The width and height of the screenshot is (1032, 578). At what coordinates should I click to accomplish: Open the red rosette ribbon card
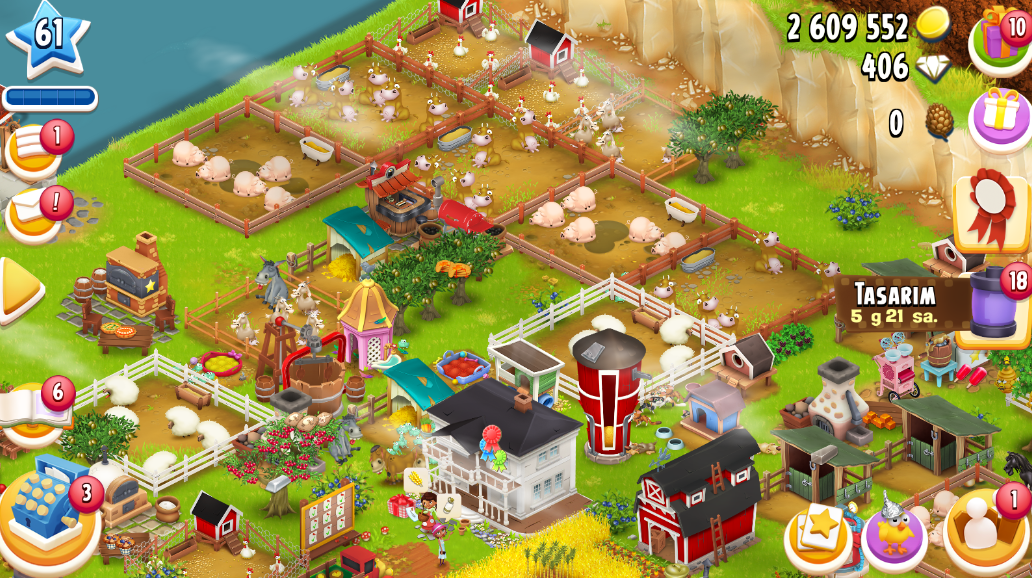click(991, 210)
